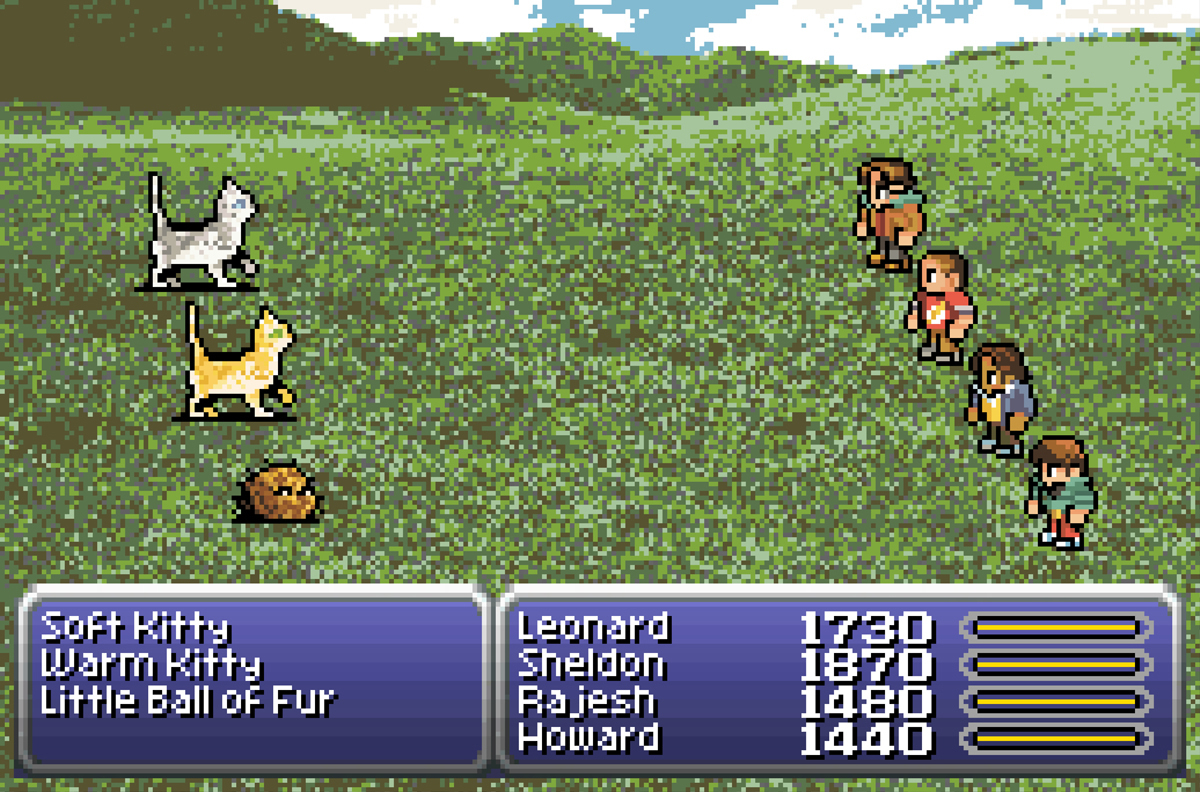
Task: Target Little Ball of Fur in the list
Action: coord(187,700)
